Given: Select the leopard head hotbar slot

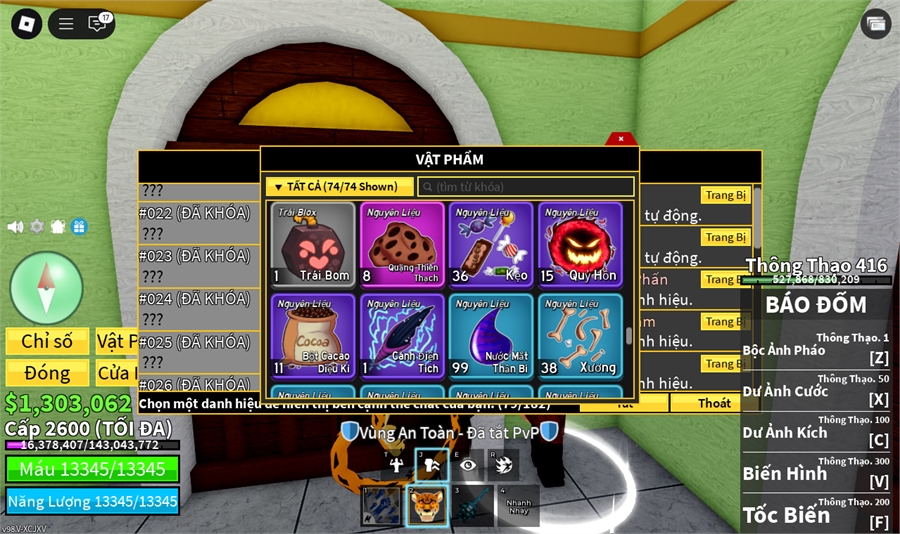Looking at the screenshot, I should click(428, 506).
